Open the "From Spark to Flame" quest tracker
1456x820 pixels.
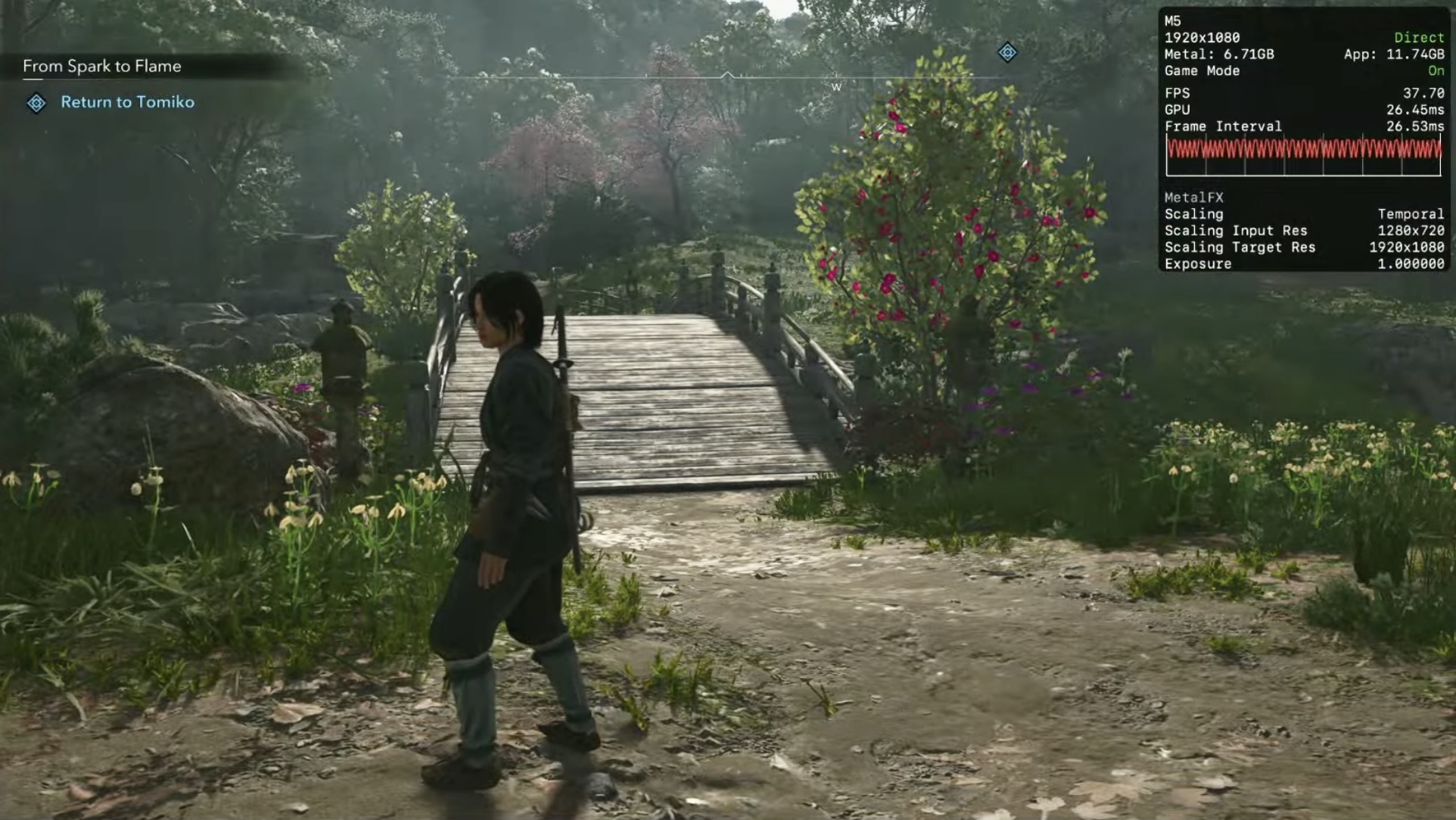[102, 67]
